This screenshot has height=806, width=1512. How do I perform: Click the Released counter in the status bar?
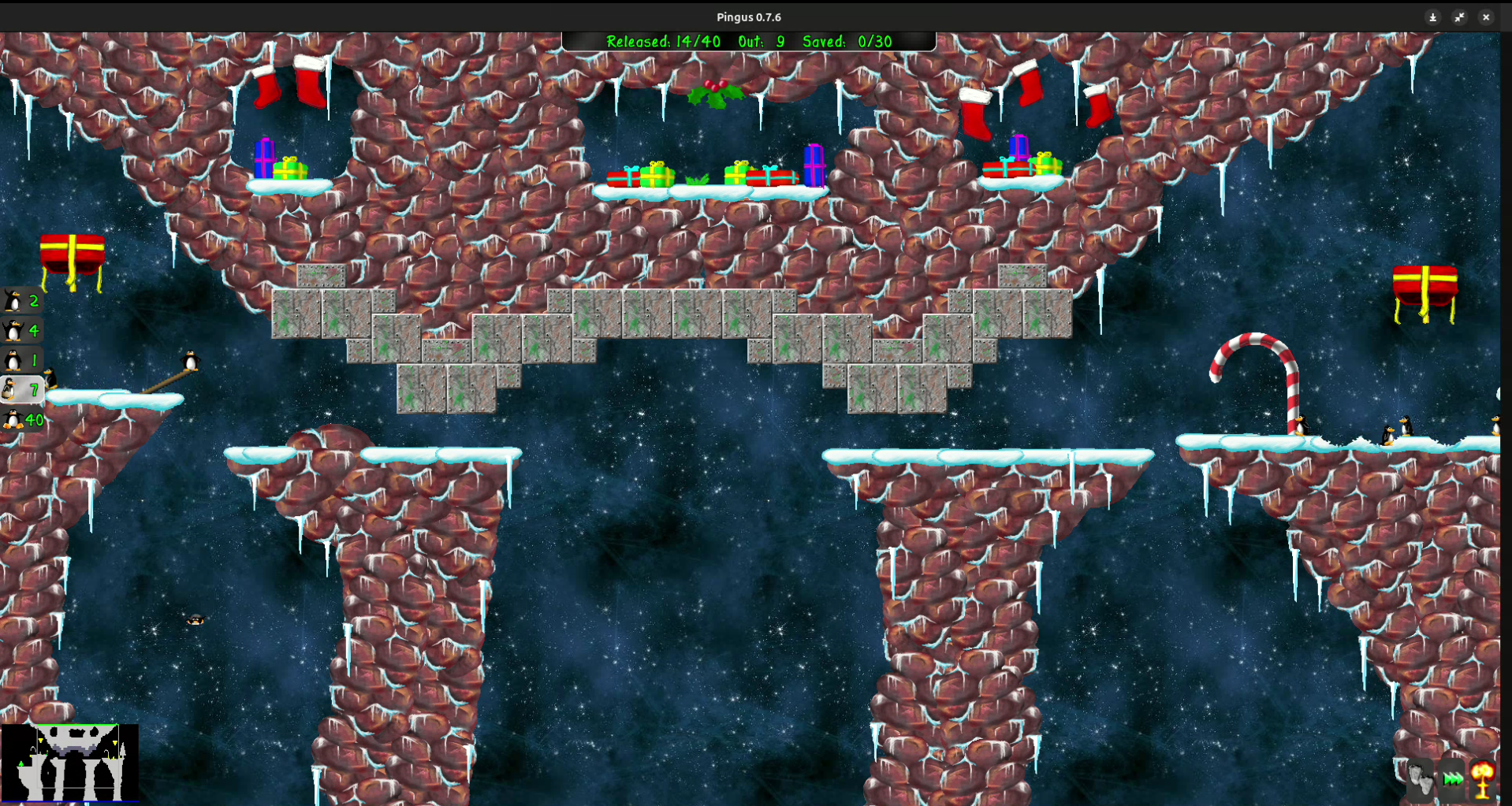click(x=665, y=42)
